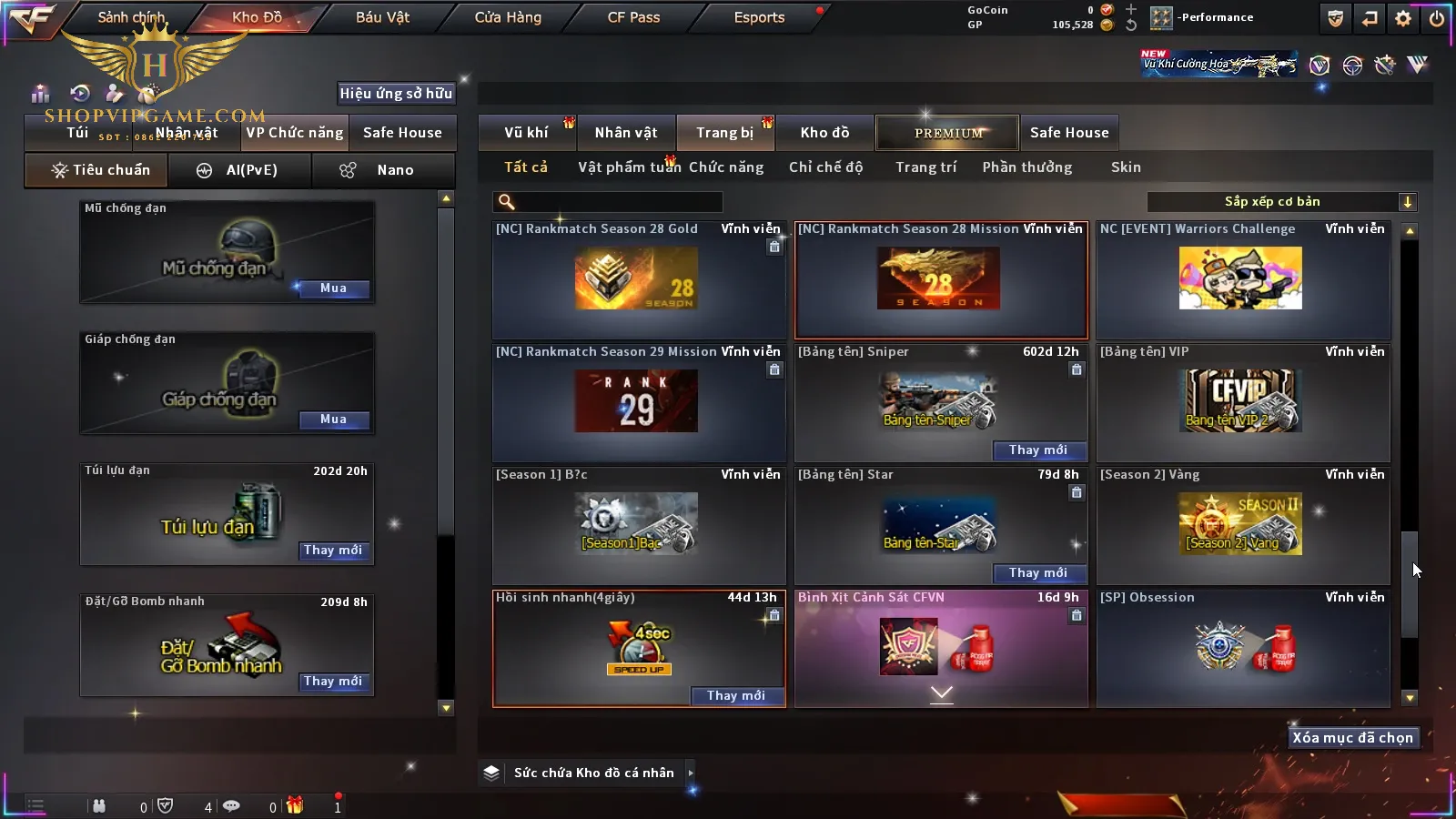Select the Nano loadout mode
Viewport: 1456px width, 819px height.
click(382, 170)
